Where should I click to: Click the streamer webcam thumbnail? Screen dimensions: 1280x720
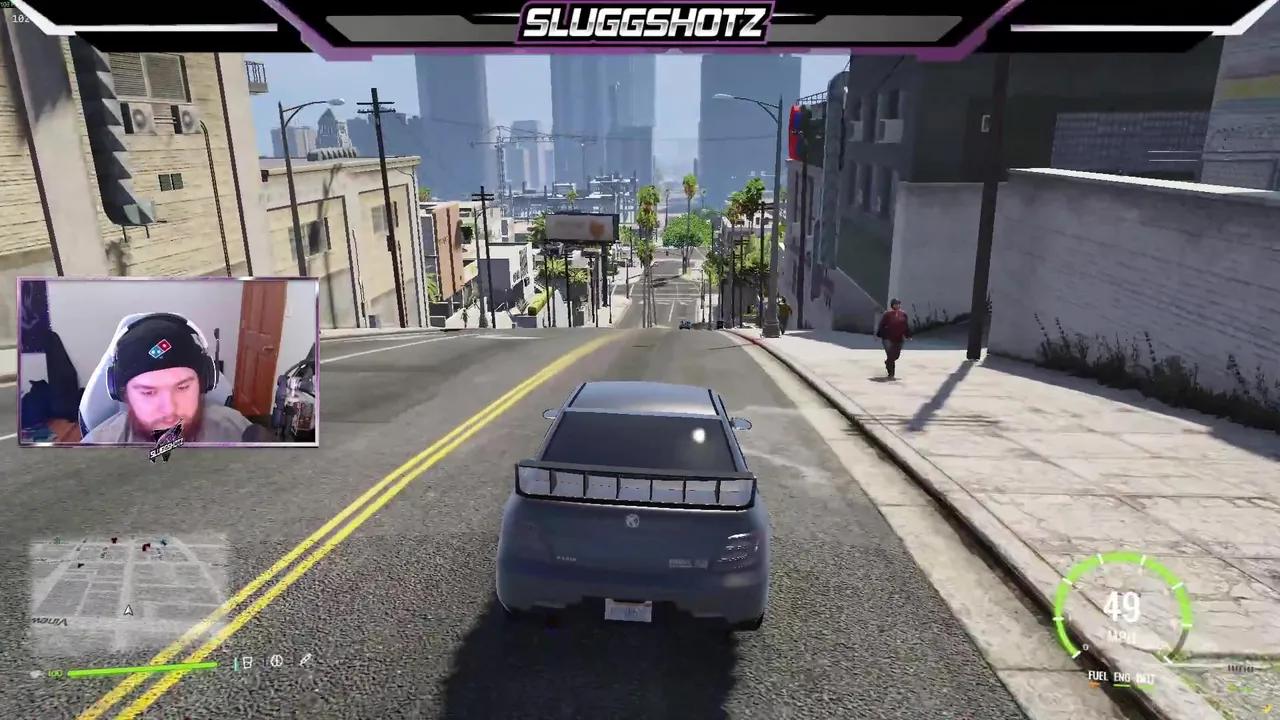[168, 363]
